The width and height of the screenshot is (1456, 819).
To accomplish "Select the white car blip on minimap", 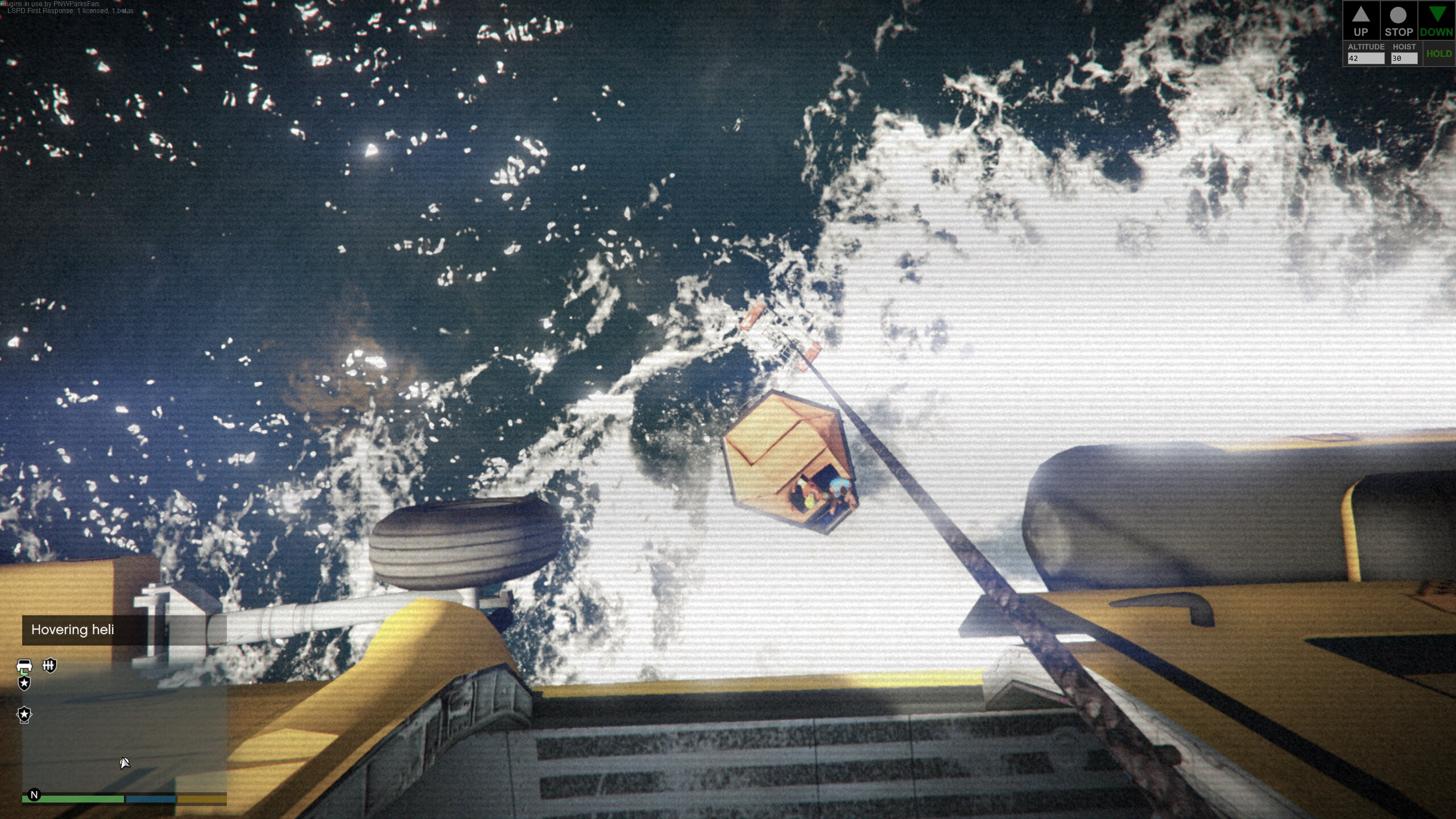I will [24, 665].
